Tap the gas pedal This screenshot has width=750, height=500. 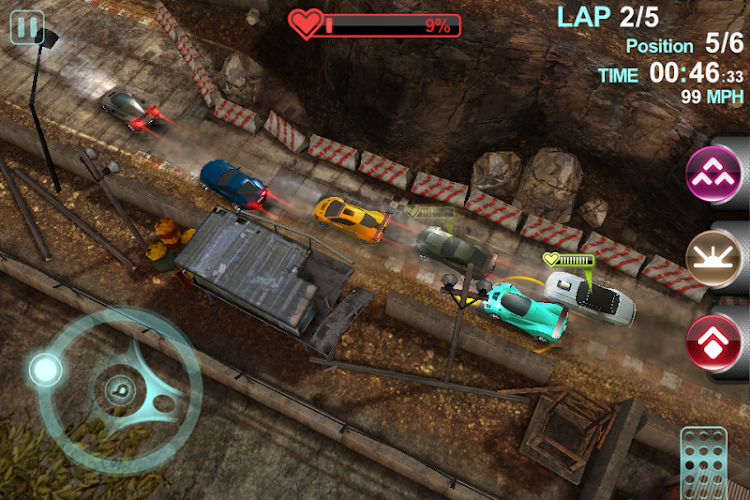(x=703, y=465)
